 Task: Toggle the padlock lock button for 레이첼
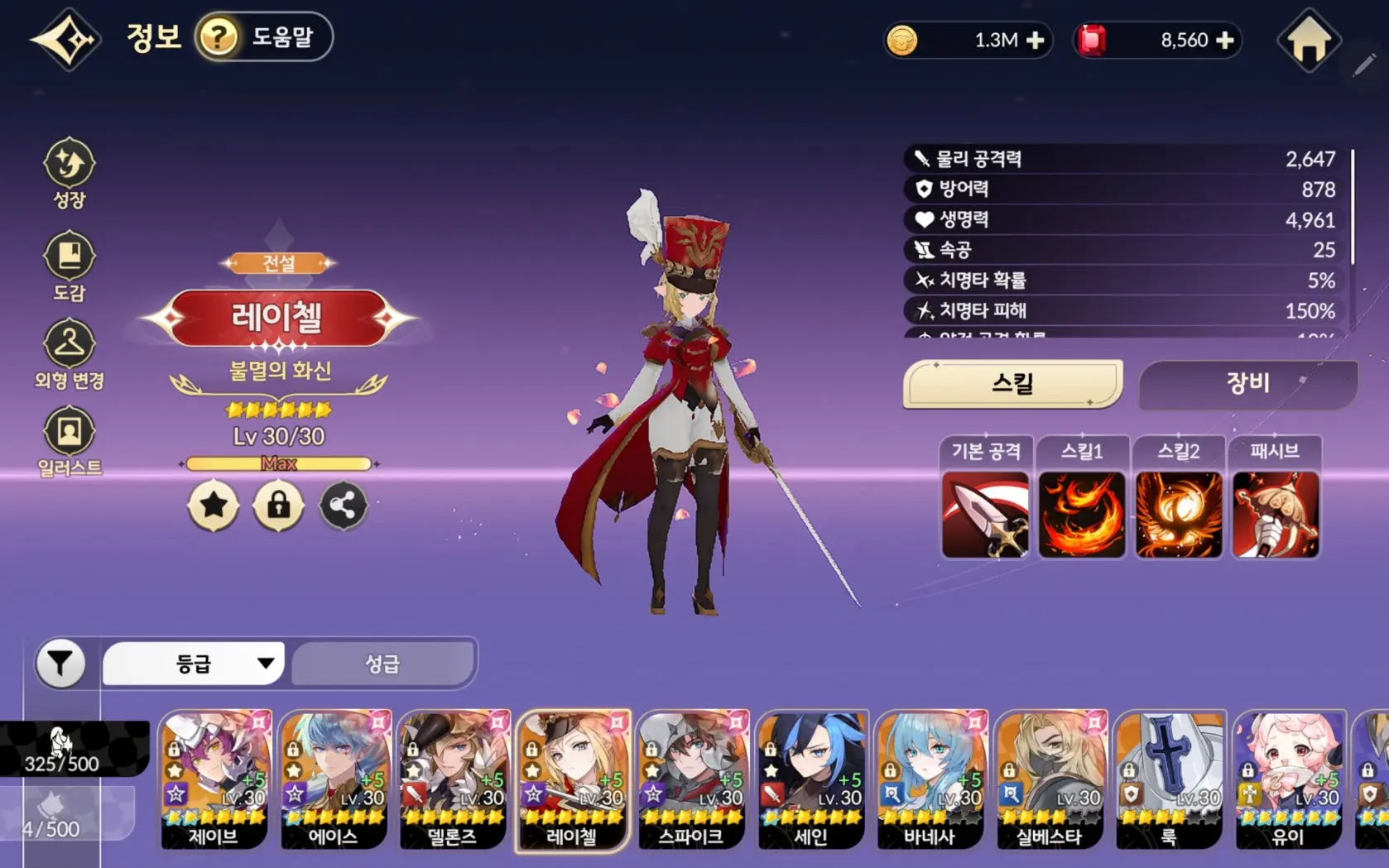click(278, 505)
